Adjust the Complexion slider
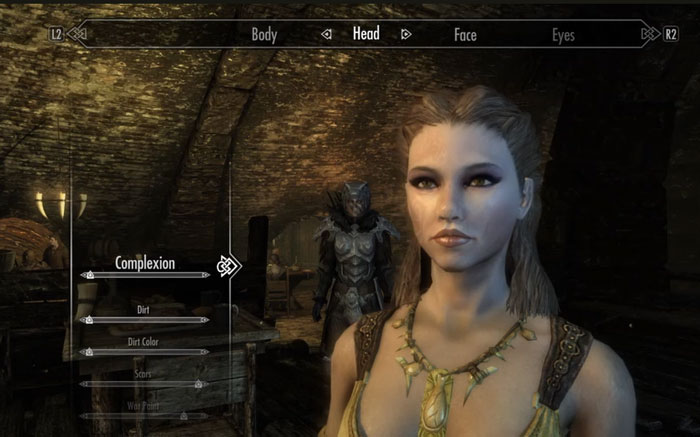The height and width of the screenshot is (437, 700). (145, 273)
